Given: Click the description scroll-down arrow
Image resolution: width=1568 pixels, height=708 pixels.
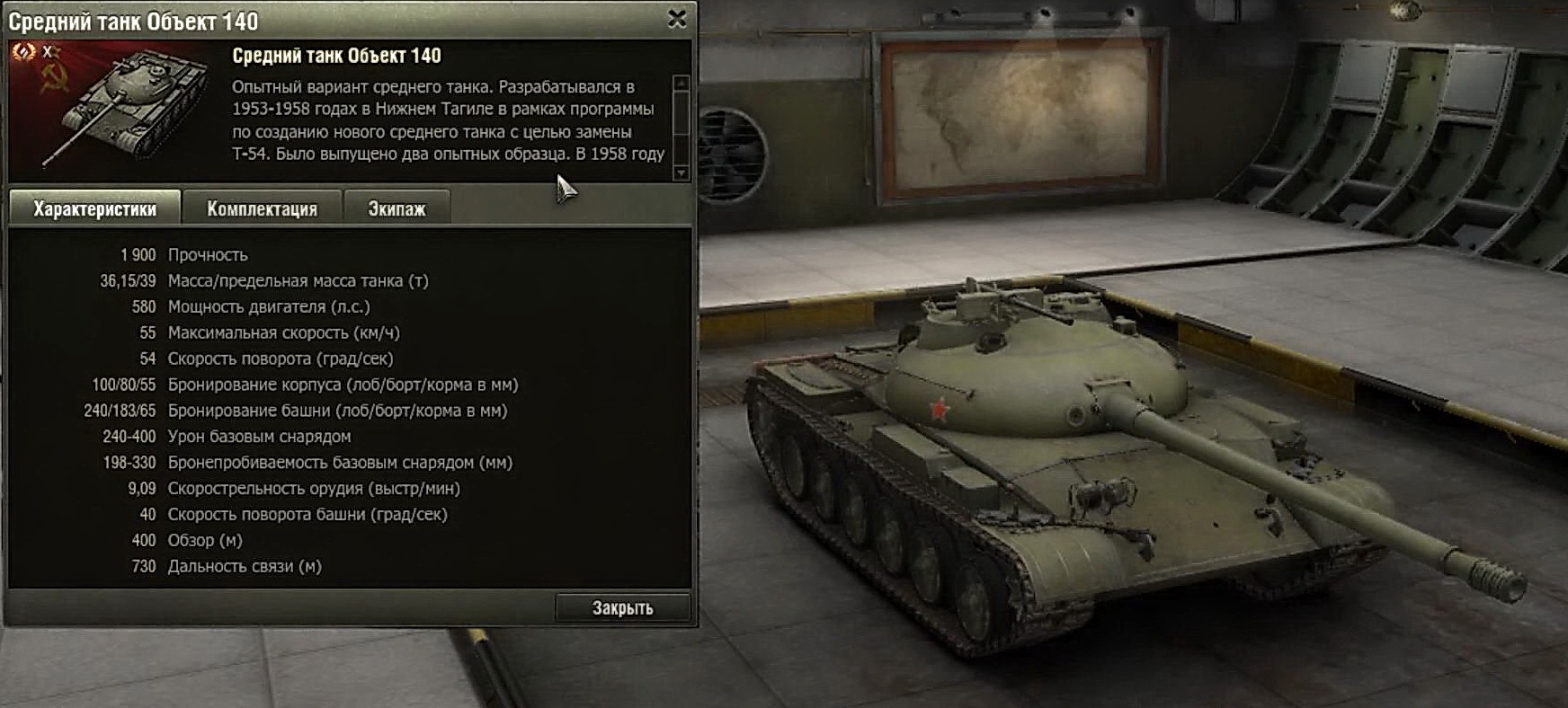Looking at the screenshot, I should coord(682,173).
